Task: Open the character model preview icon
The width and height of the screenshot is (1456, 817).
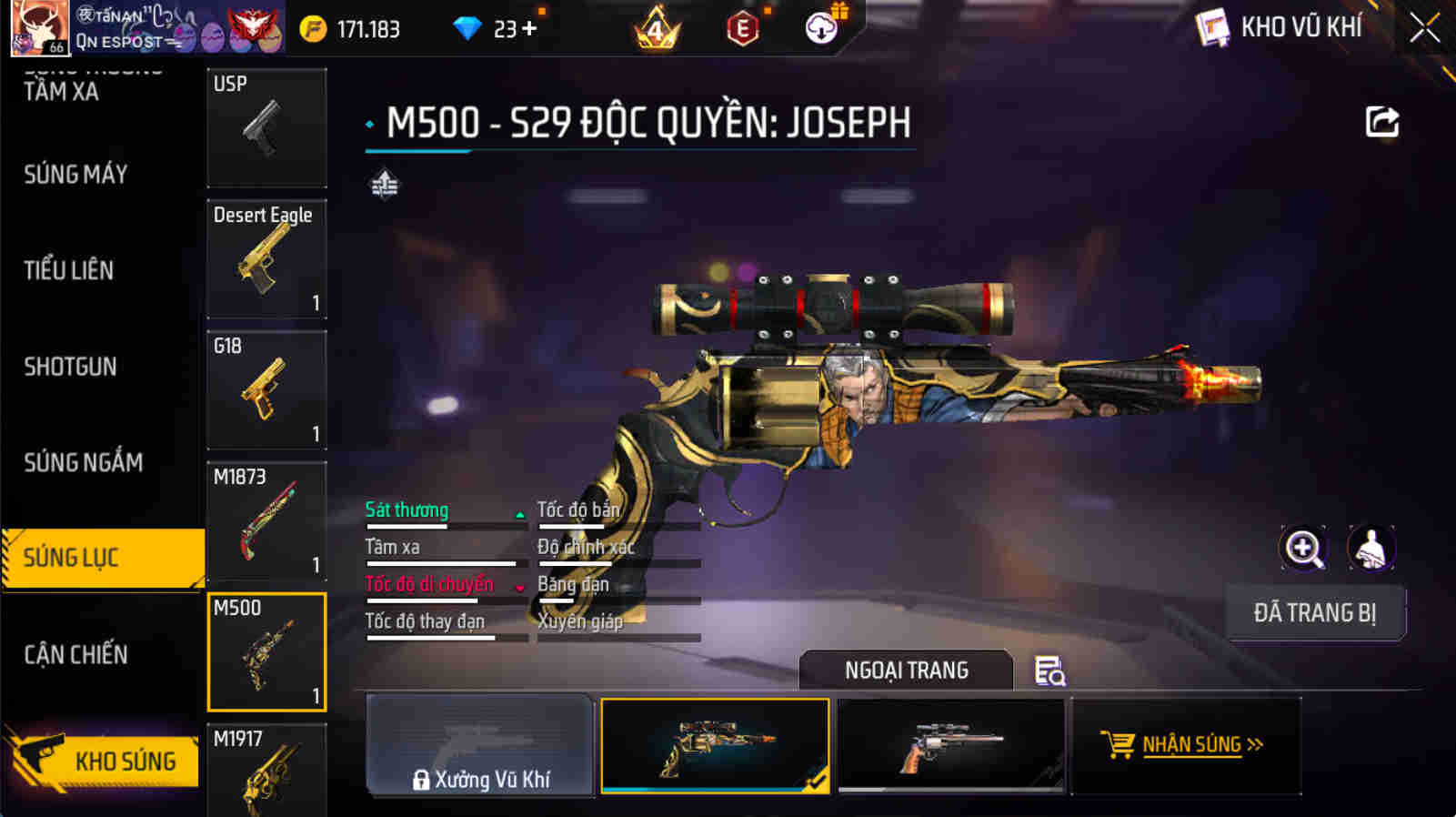Action: click(1373, 547)
